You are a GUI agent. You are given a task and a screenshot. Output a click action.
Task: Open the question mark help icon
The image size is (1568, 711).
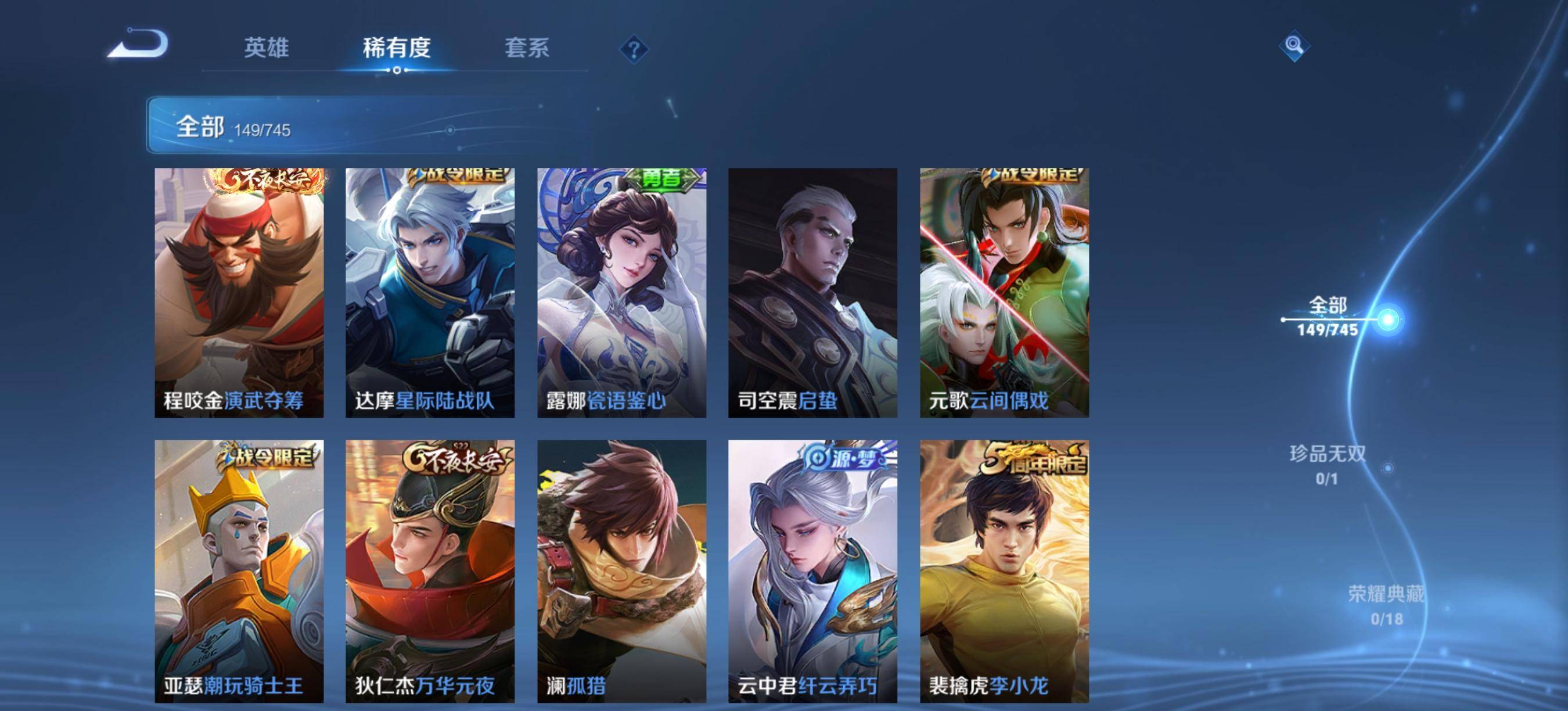(634, 49)
